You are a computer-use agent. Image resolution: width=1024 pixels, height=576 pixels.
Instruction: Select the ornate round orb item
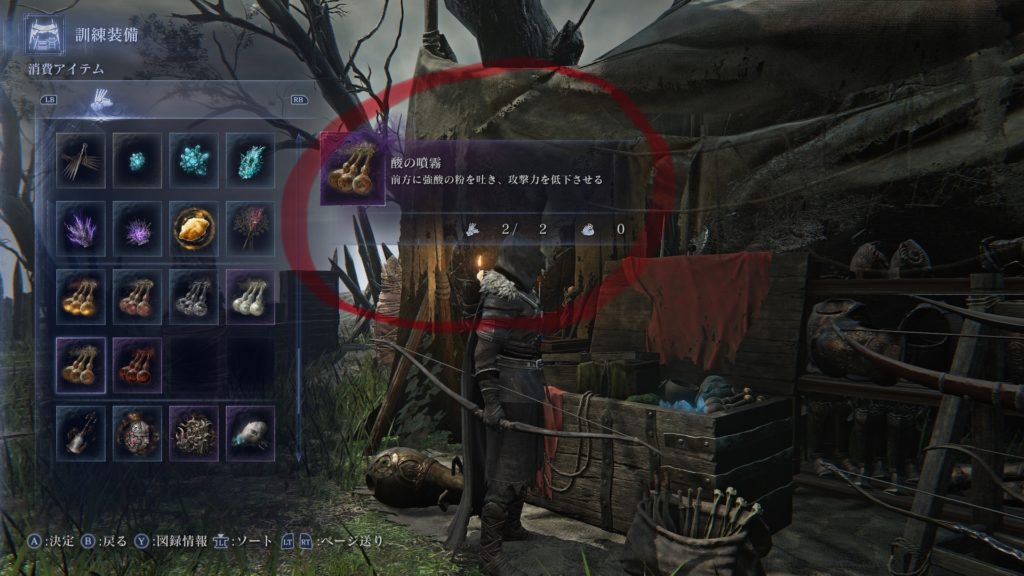coord(138,430)
